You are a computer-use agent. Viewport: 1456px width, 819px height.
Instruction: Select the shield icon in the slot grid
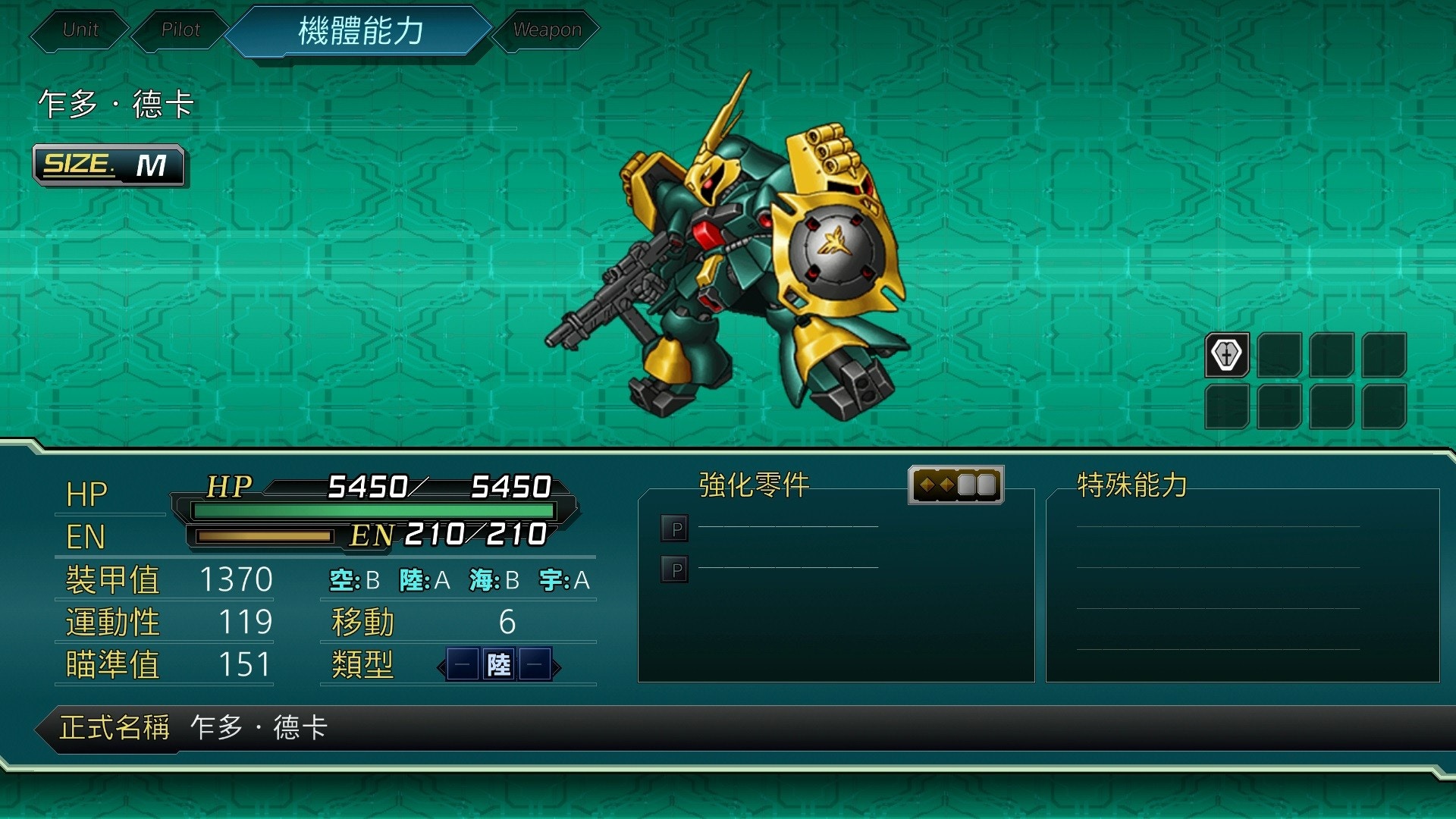[x=1226, y=354]
